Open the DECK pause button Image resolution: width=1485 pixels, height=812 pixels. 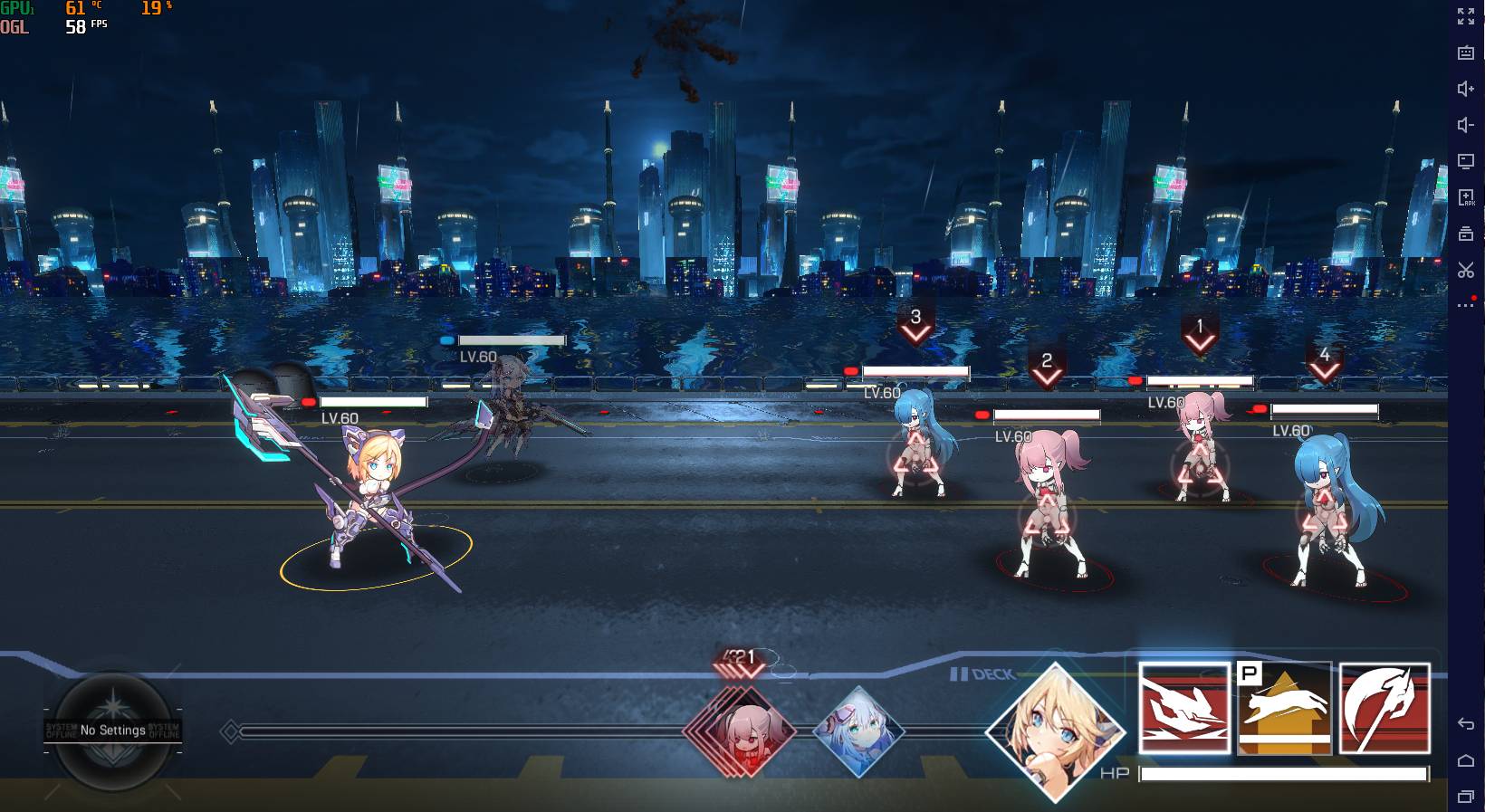click(982, 674)
